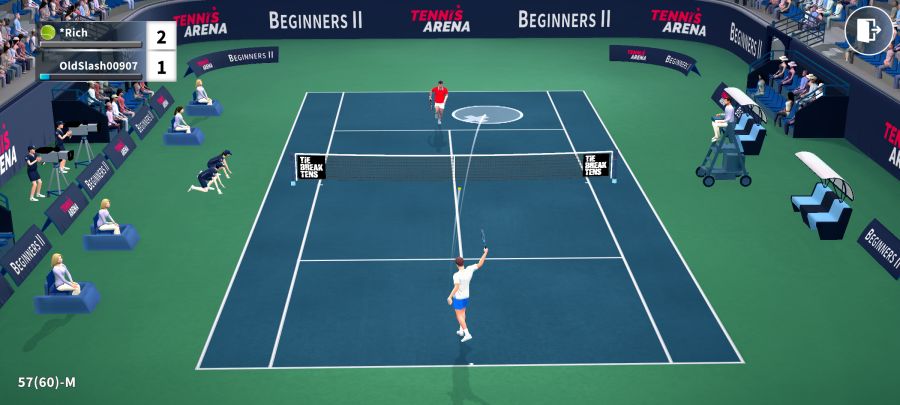Tap the exit match button

point(868,31)
